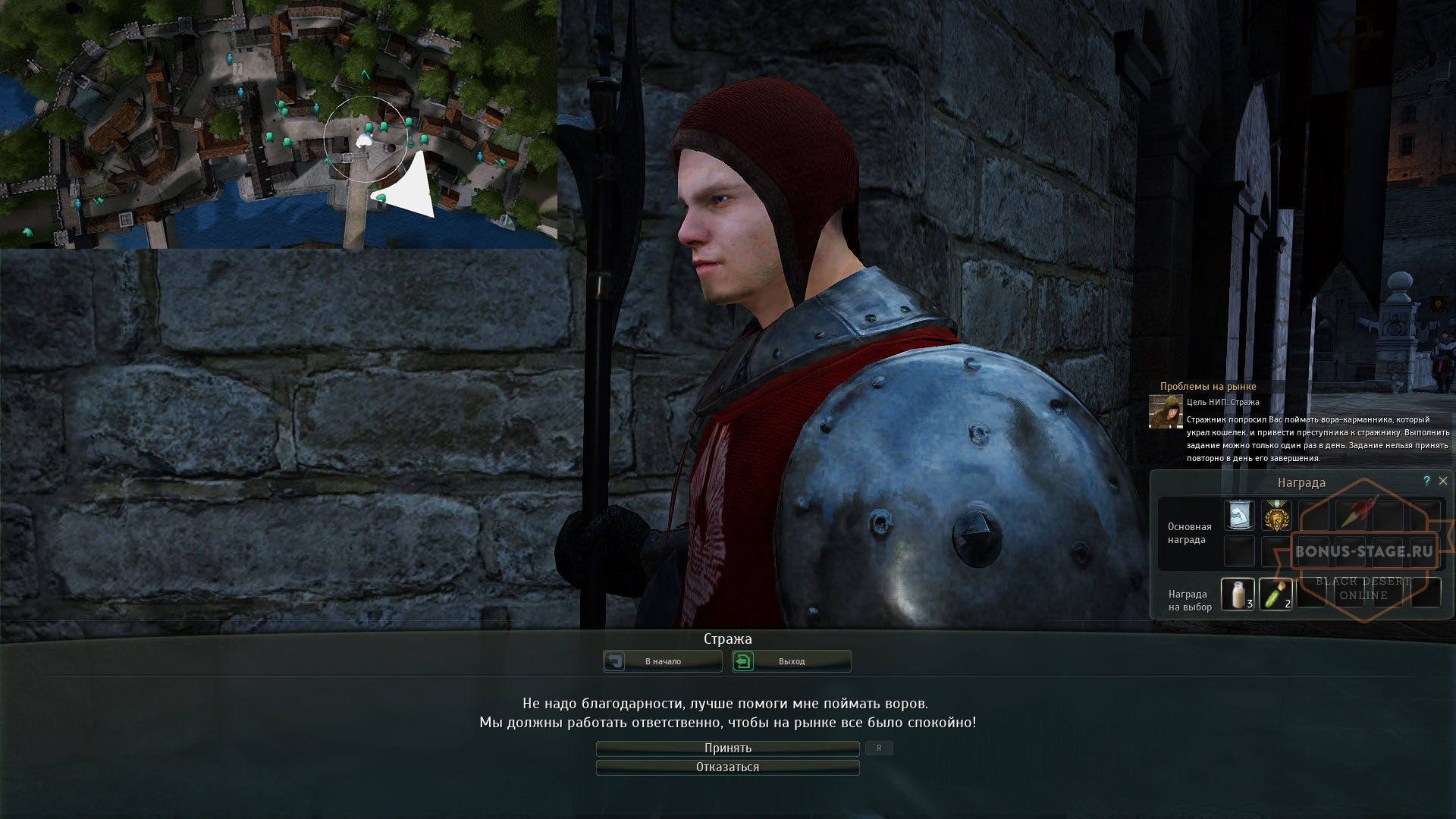Open the reward panel help question mark

pyautogui.click(x=1426, y=481)
